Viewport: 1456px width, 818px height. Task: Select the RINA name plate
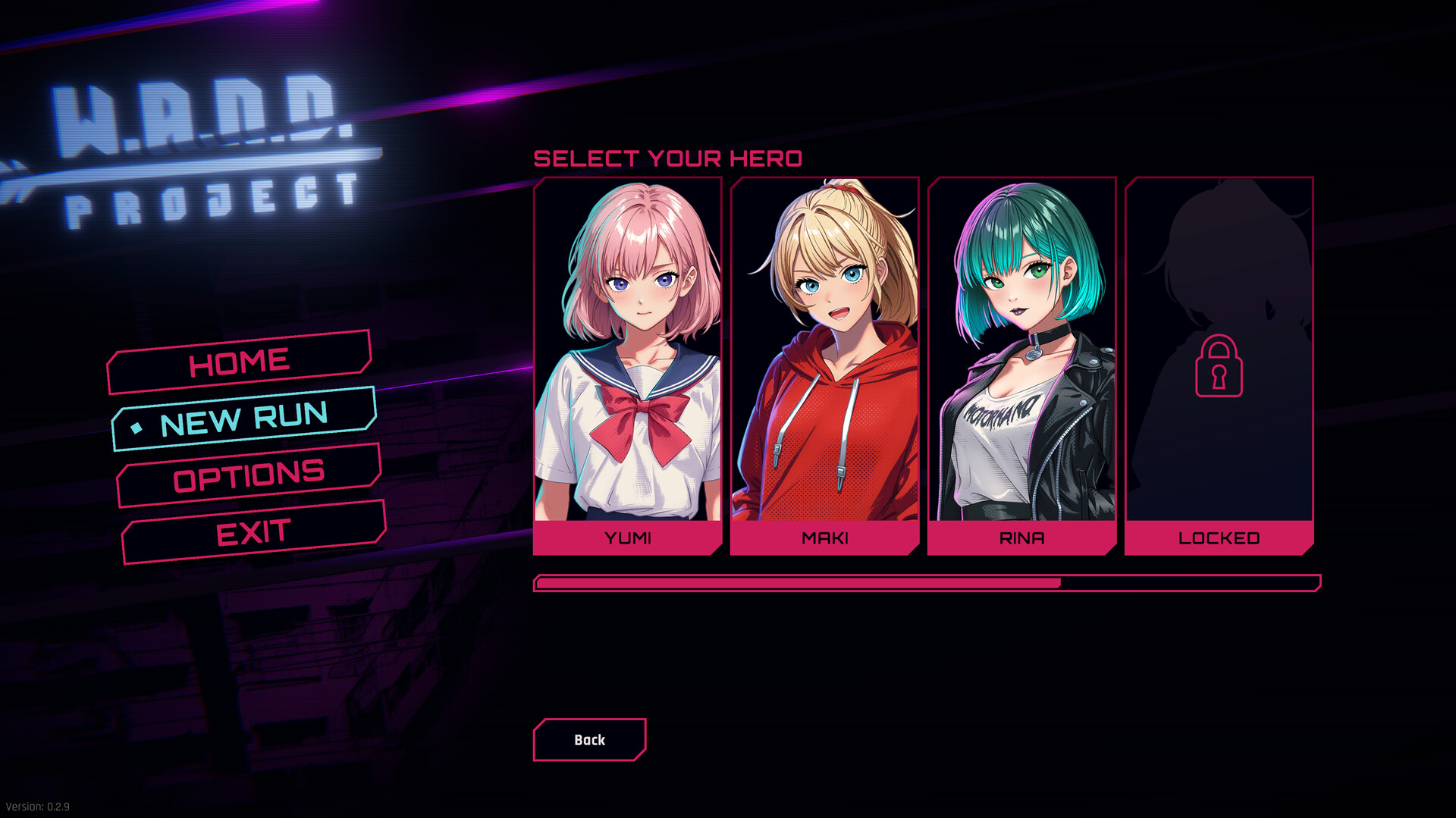click(1023, 538)
